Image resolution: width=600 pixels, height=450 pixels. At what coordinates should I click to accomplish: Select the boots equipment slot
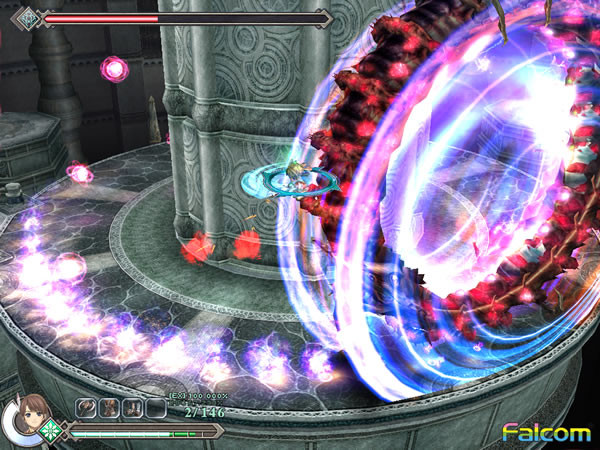point(132,407)
